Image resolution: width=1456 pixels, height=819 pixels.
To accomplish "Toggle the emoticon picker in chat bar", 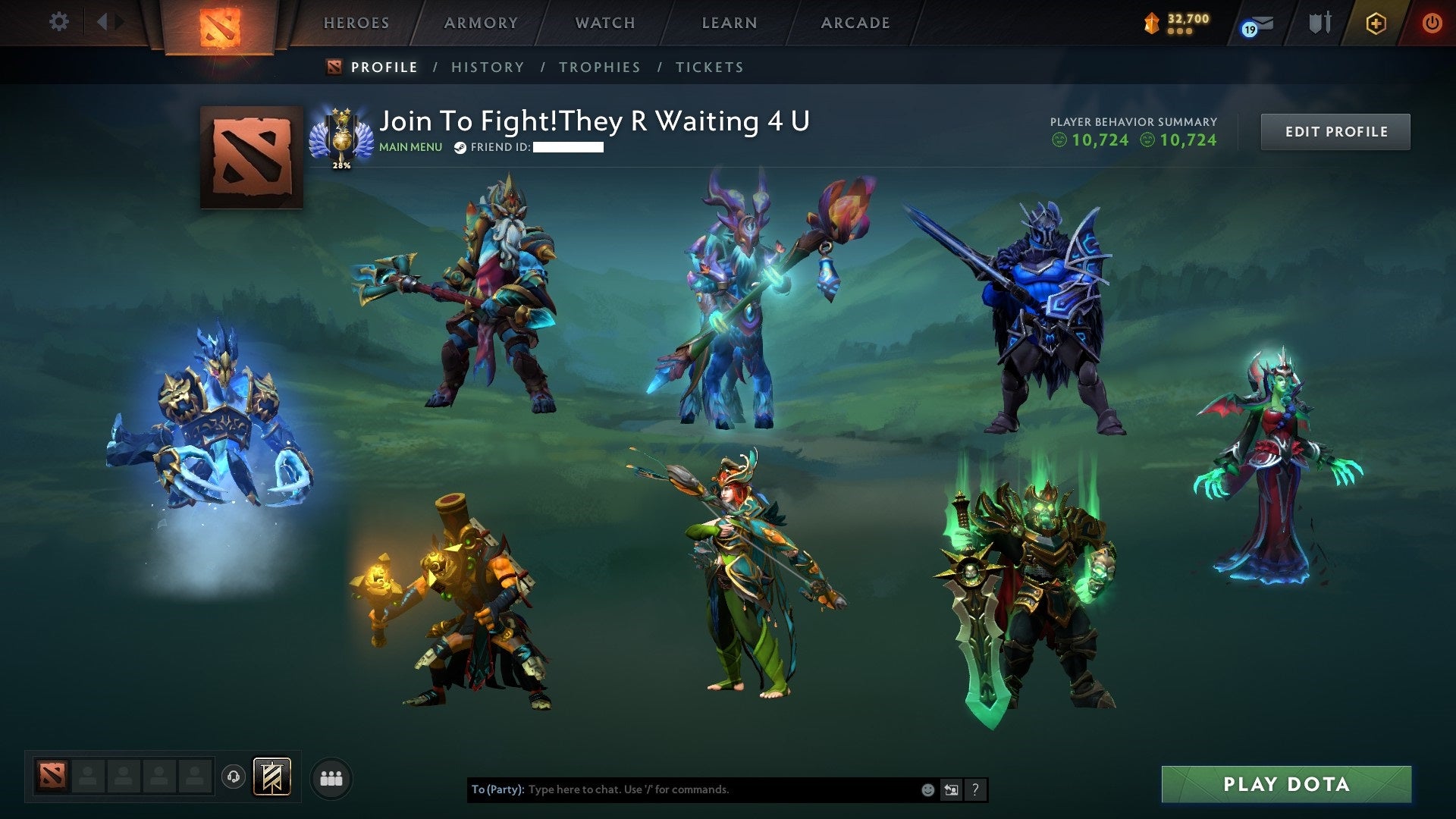I will [927, 789].
